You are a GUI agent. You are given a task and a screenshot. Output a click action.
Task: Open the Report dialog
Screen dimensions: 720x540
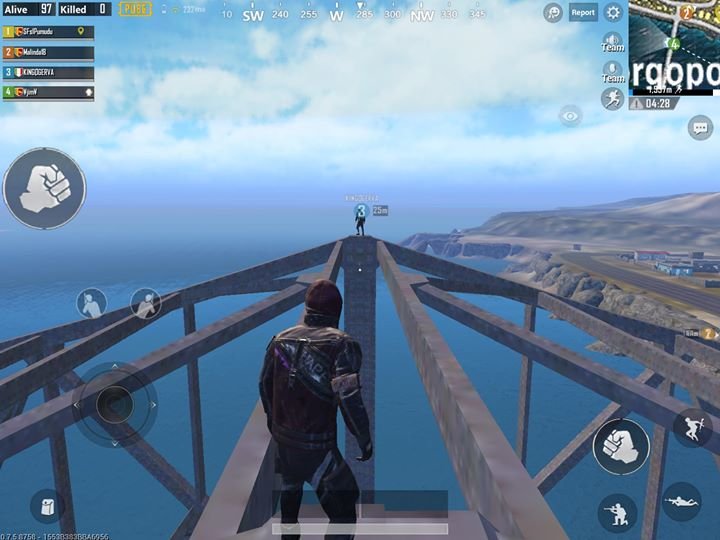(583, 13)
